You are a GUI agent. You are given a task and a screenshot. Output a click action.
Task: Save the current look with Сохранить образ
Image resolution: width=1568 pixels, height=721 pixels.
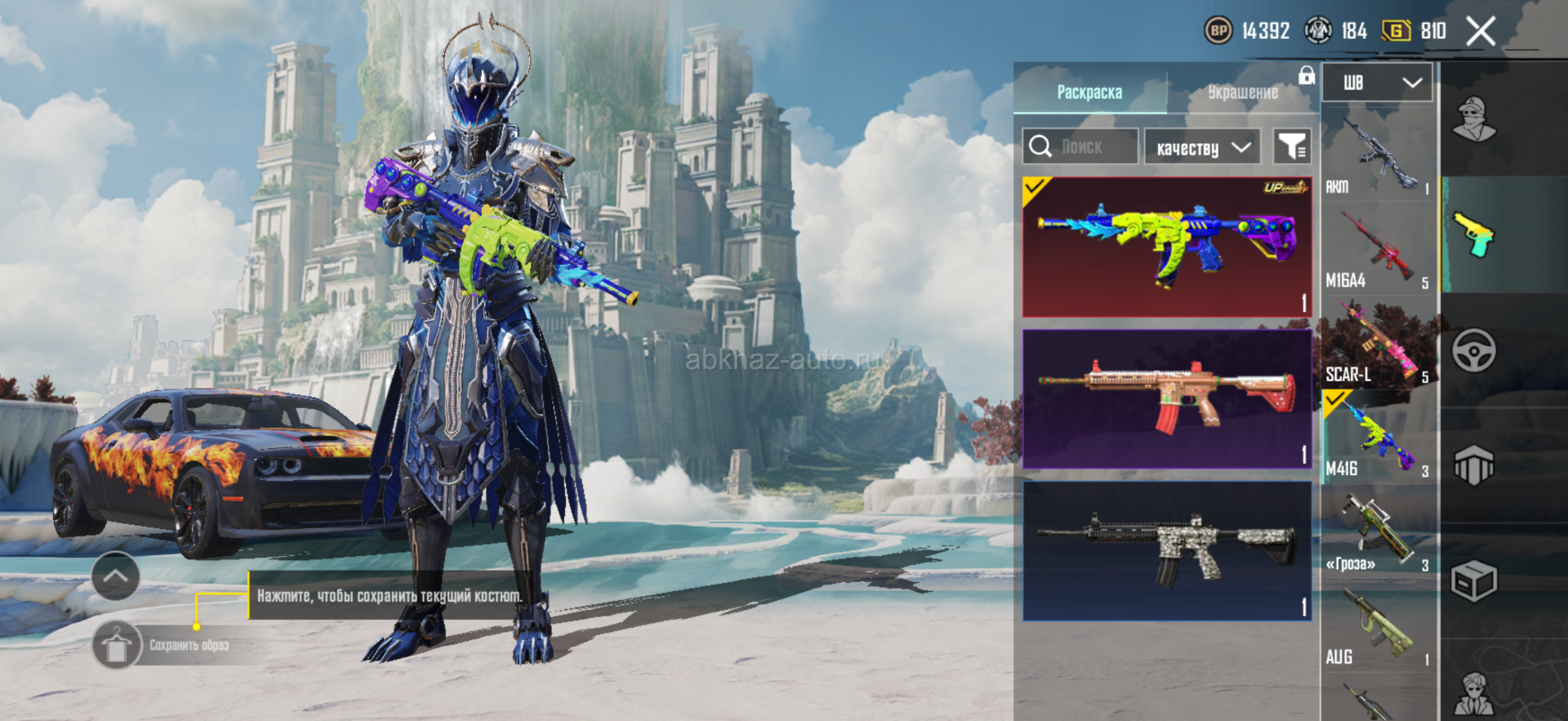[117, 646]
